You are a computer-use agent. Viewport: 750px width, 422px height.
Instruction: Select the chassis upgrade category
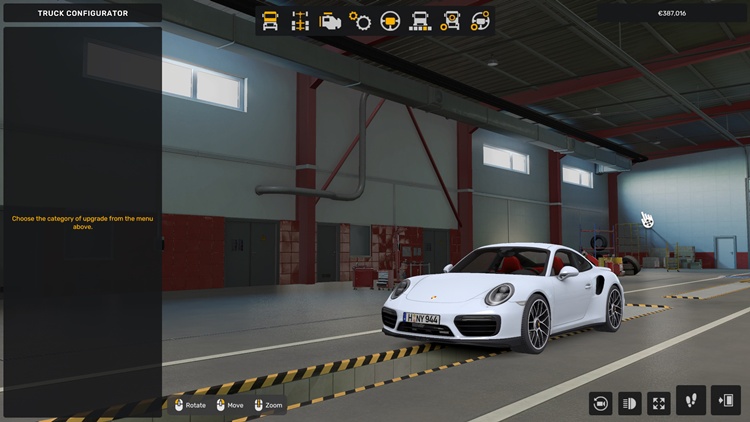click(300, 21)
